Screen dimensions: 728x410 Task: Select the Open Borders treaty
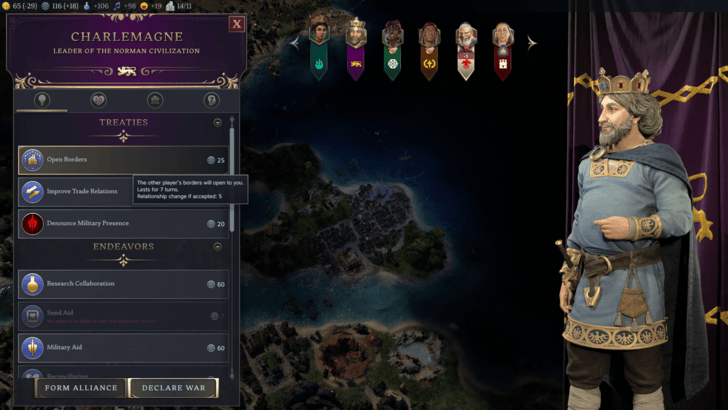coord(122,160)
